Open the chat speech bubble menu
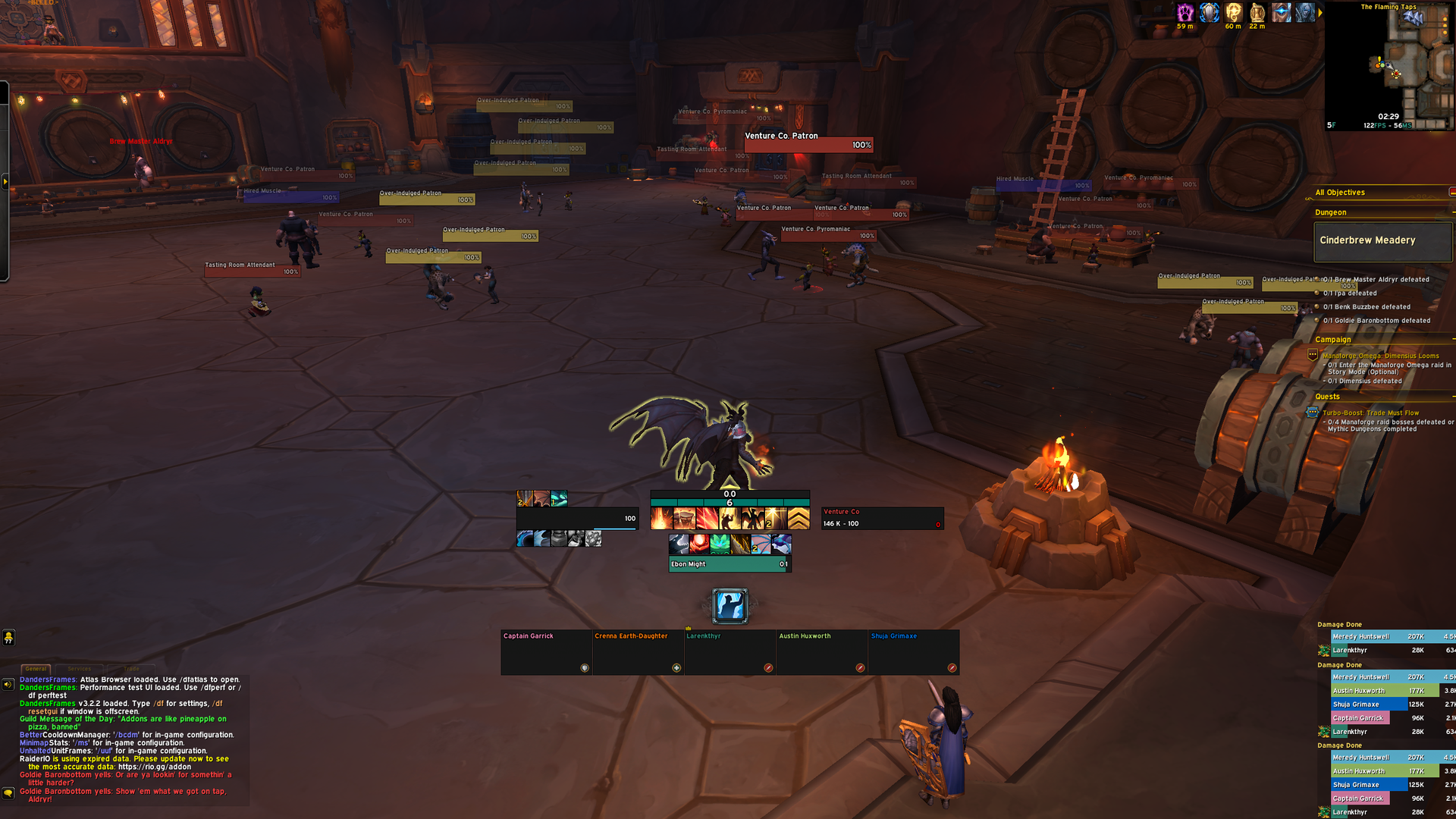Viewport: 1456px width, 819px height. tap(8, 793)
